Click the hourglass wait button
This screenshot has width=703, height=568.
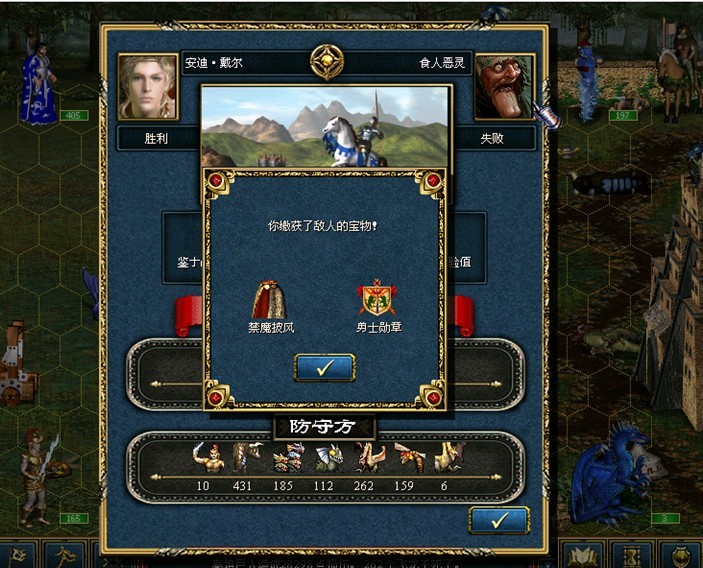[632, 556]
